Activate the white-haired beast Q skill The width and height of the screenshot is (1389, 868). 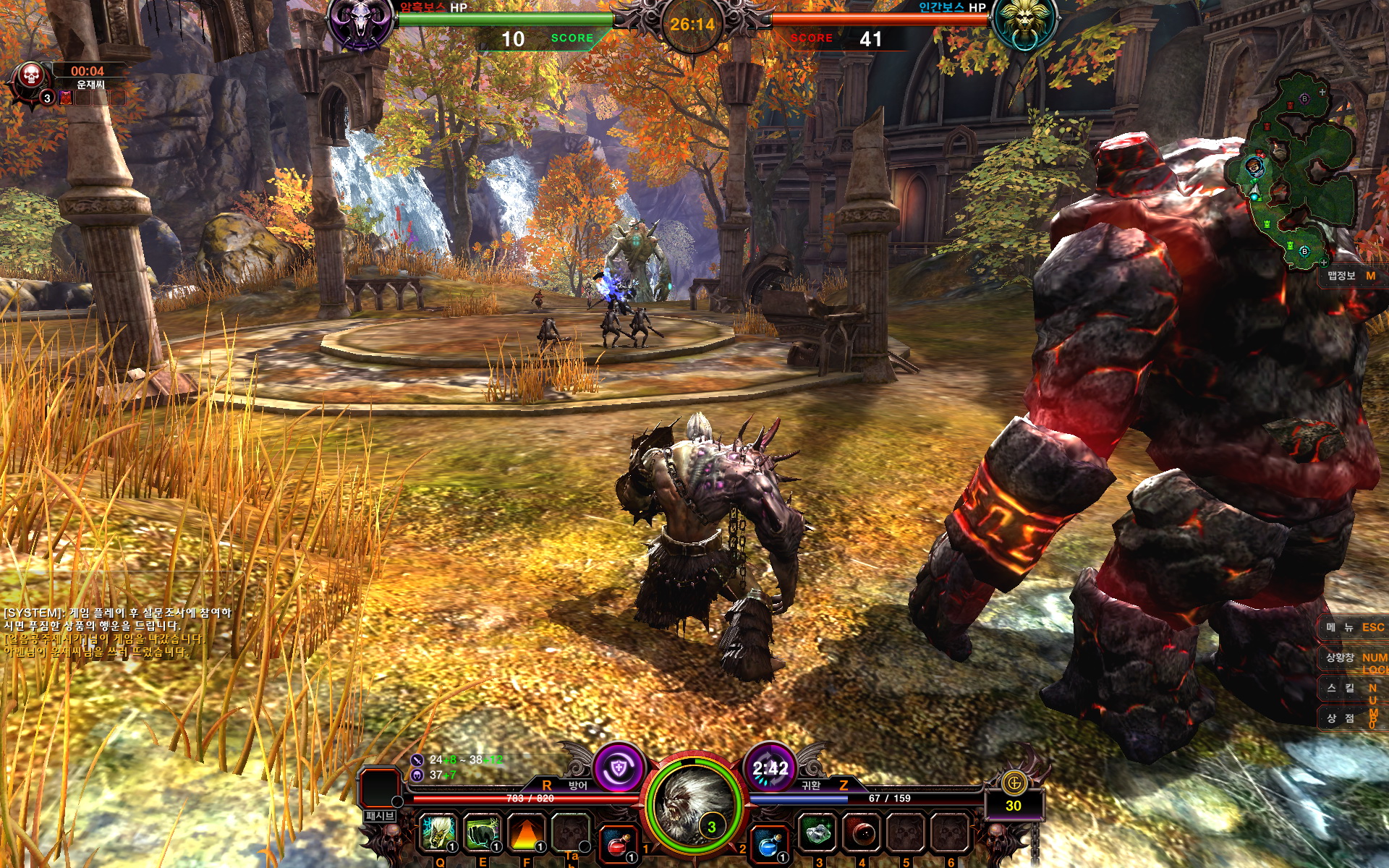[x=438, y=833]
